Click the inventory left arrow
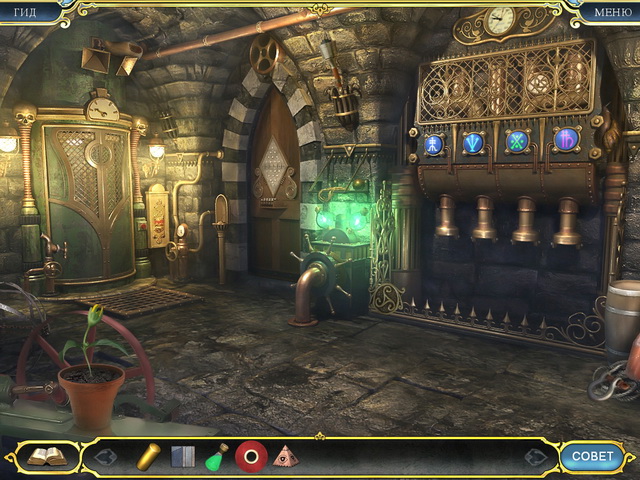 (105, 457)
